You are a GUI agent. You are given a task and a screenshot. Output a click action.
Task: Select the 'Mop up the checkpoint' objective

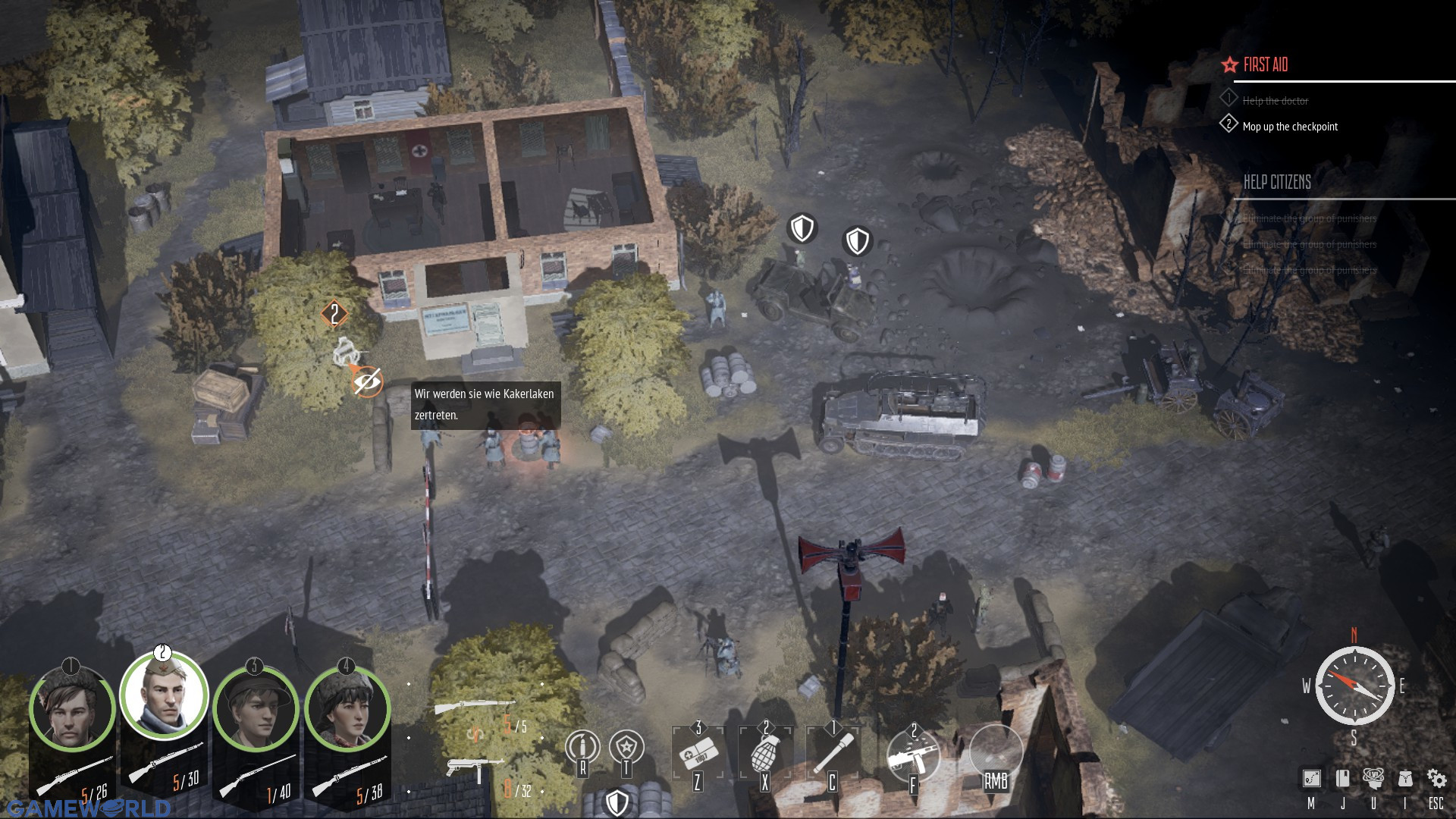[x=1290, y=127]
